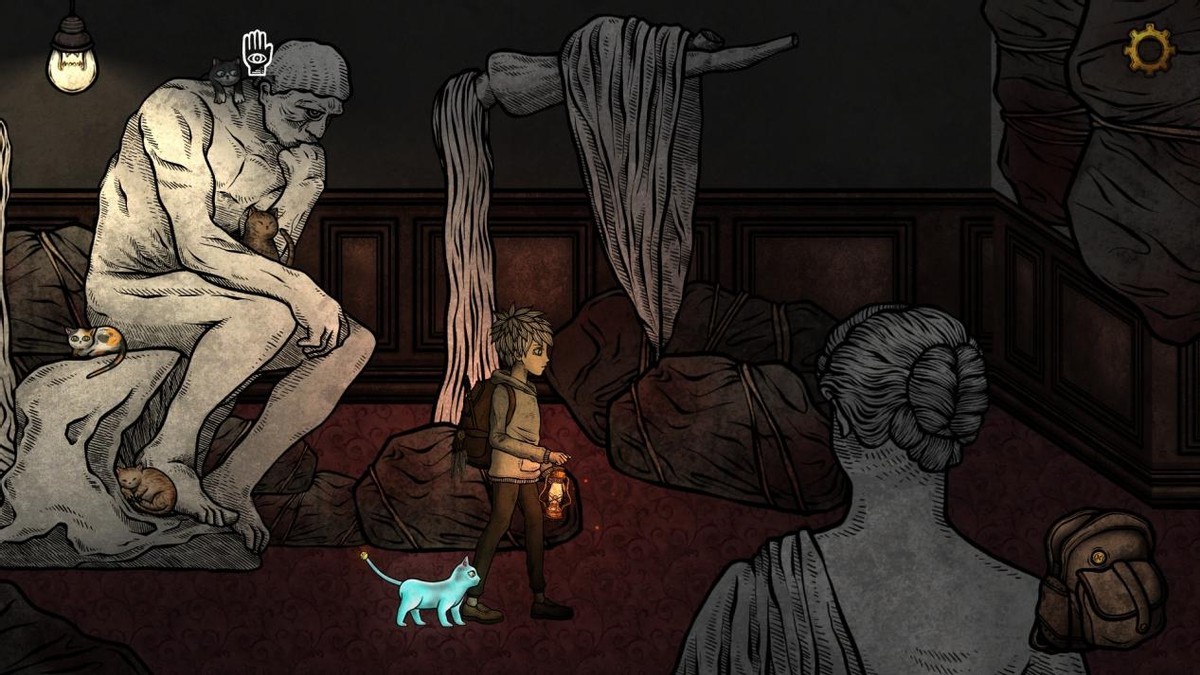This screenshot has width=1200, height=675.
Task: Click the hand-with-eye interaction icon
Action: point(257,53)
